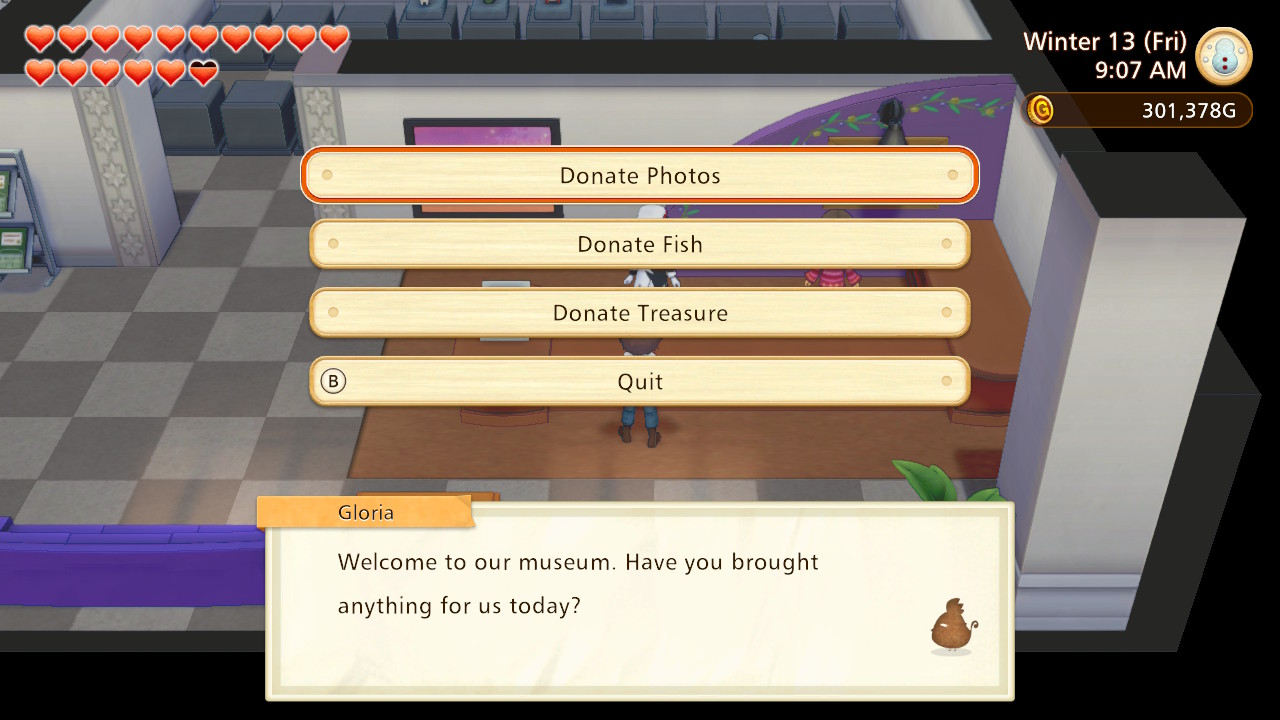Click the brown chicken mascot in the dialogue box
The height and width of the screenshot is (720, 1280).
[950, 625]
